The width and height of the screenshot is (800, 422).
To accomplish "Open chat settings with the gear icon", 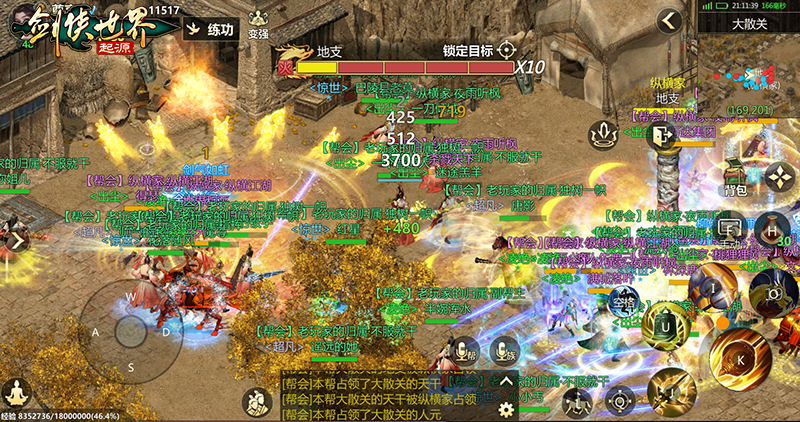I will point(508,410).
